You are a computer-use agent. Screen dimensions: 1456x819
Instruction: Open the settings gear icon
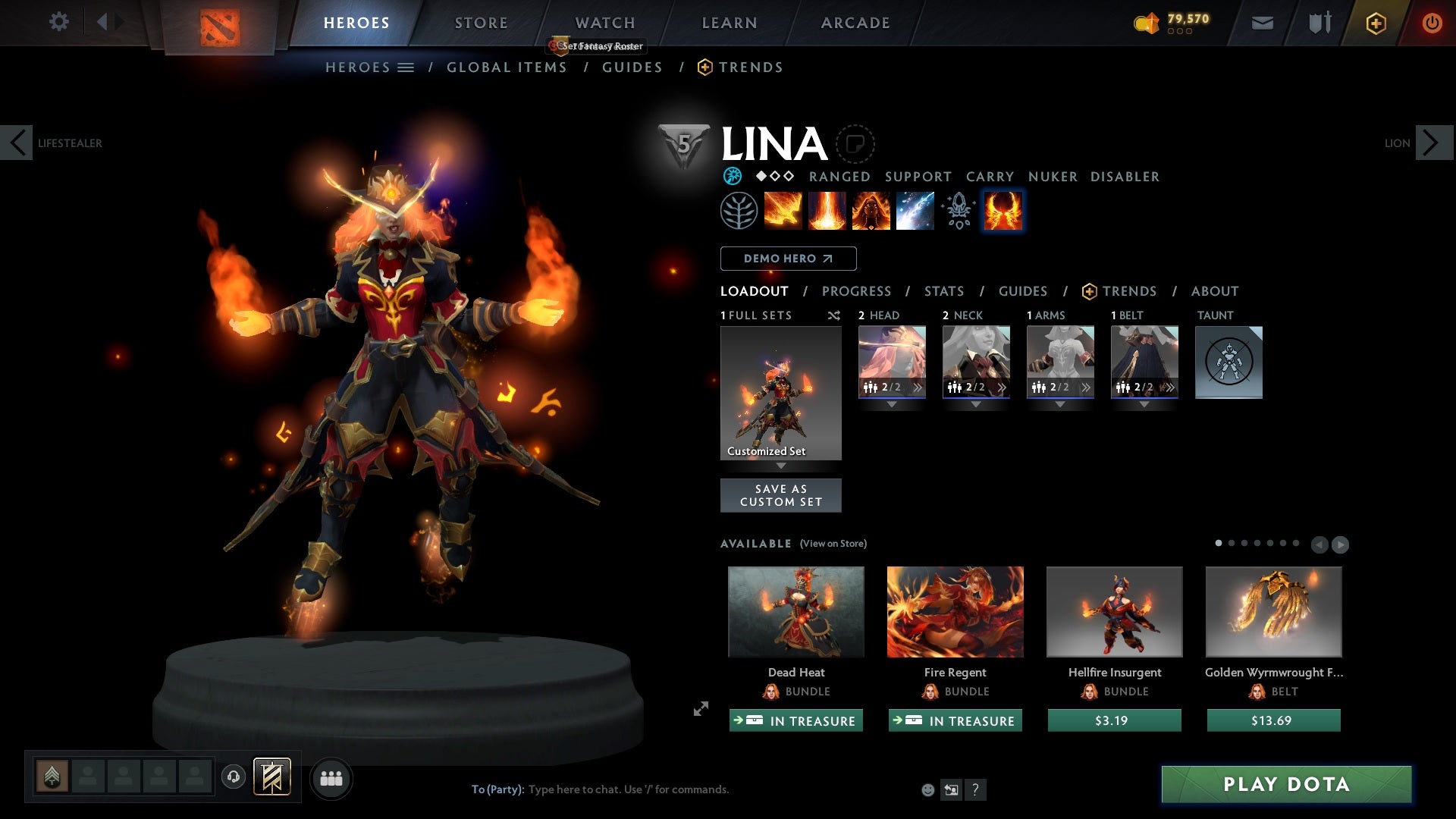(x=59, y=22)
